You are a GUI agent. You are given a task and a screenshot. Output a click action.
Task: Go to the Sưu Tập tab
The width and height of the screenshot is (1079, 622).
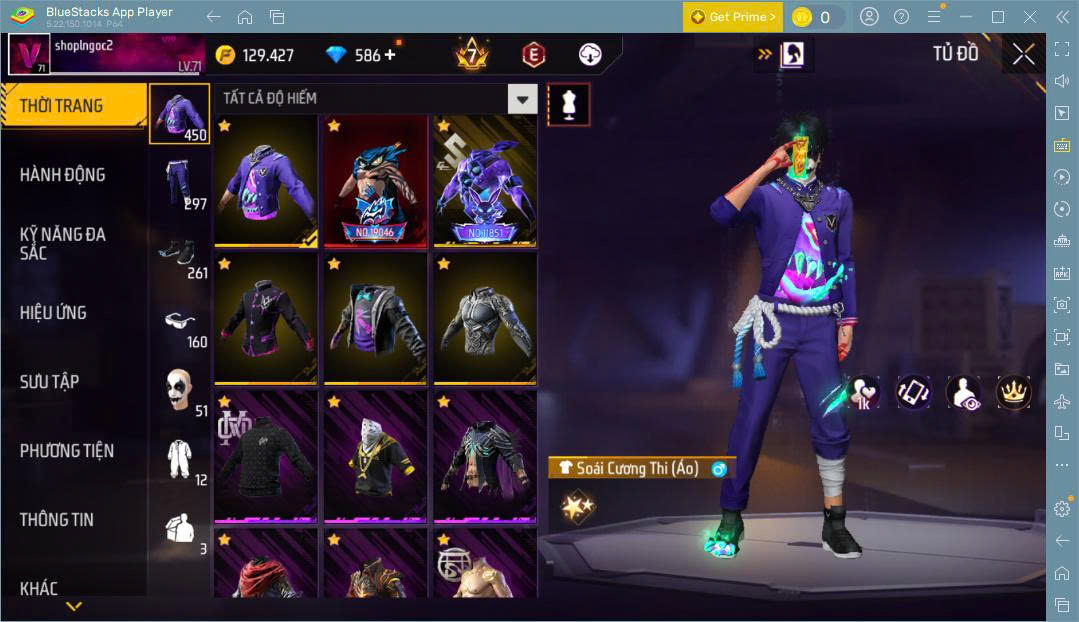pyautogui.click(x=49, y=382)
